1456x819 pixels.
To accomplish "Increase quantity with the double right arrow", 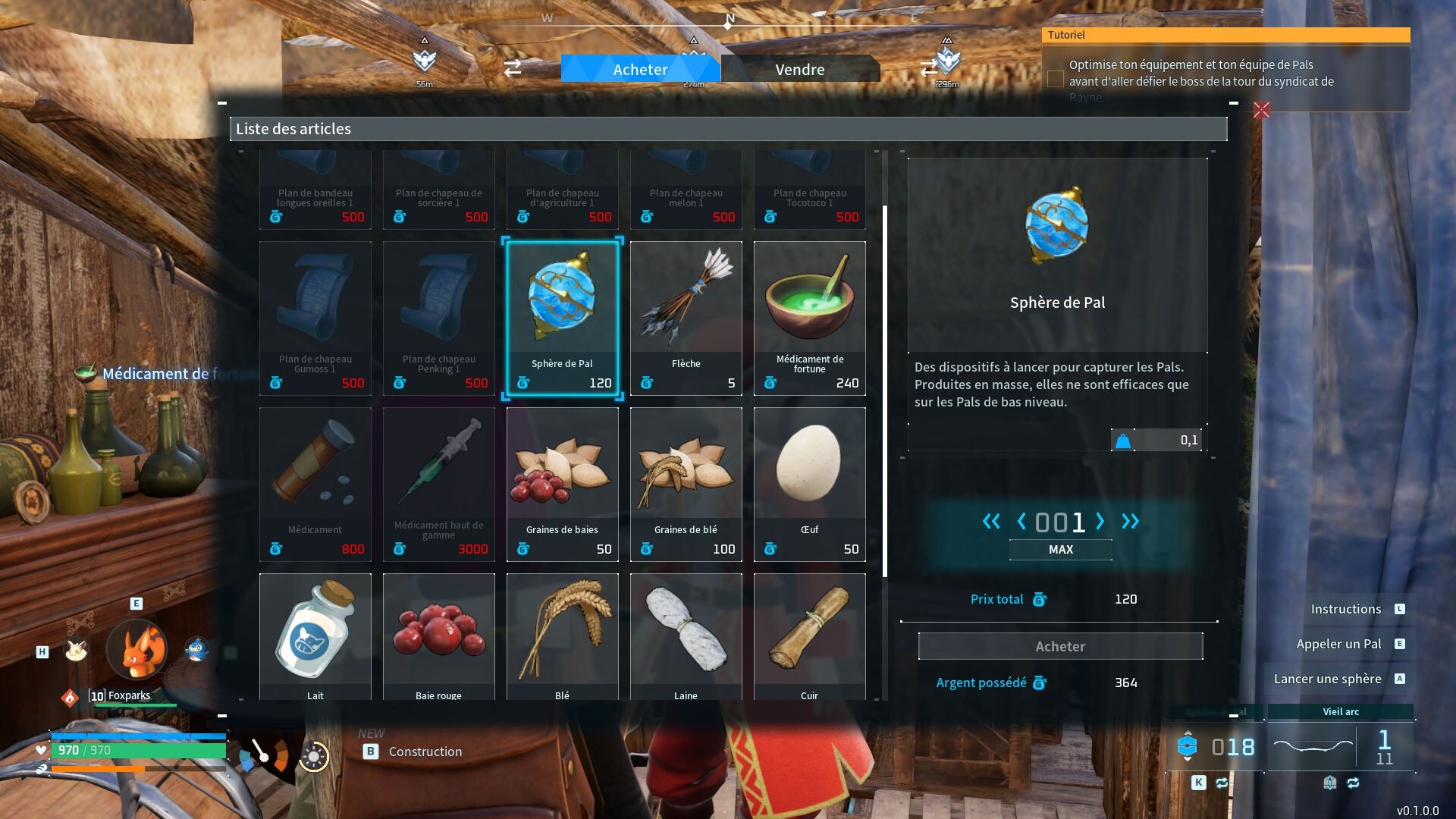I will [x=1130, y=522].
